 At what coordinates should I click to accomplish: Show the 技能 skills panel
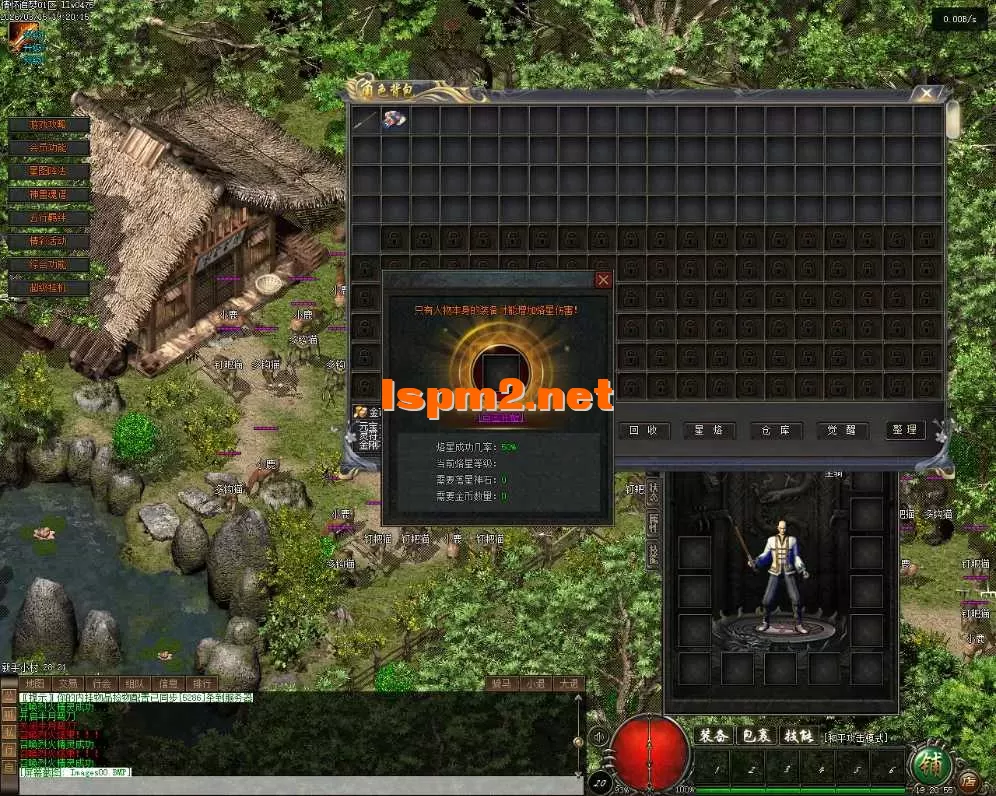[798, 736]
